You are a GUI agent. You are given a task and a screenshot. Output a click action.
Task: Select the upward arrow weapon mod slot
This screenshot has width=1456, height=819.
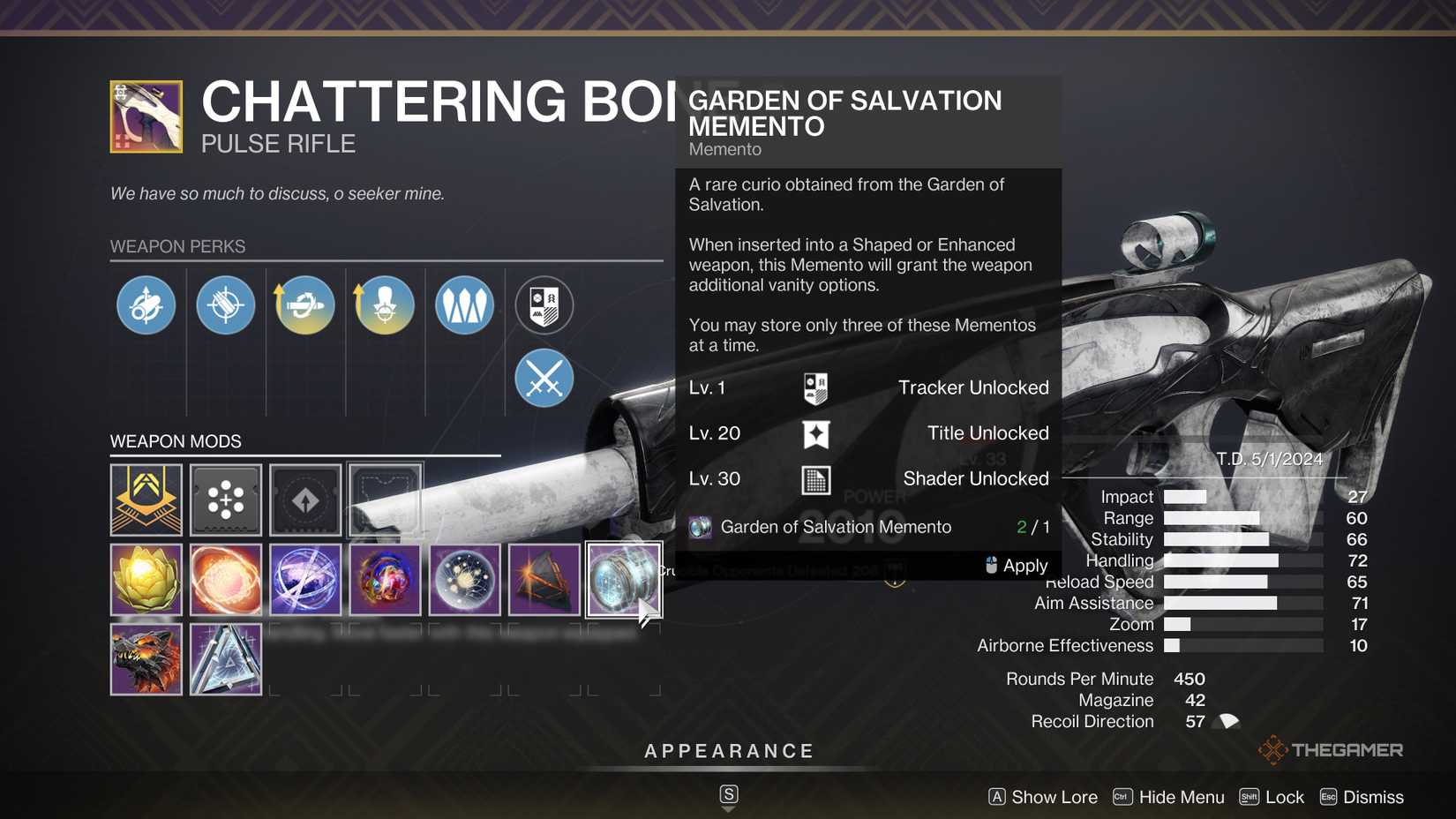pos(304,500)
